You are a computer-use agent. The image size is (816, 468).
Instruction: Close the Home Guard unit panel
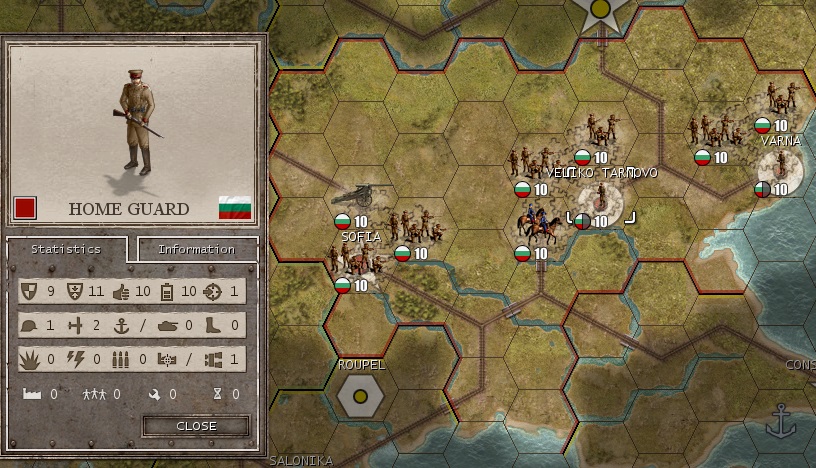[x=196, y=426]
